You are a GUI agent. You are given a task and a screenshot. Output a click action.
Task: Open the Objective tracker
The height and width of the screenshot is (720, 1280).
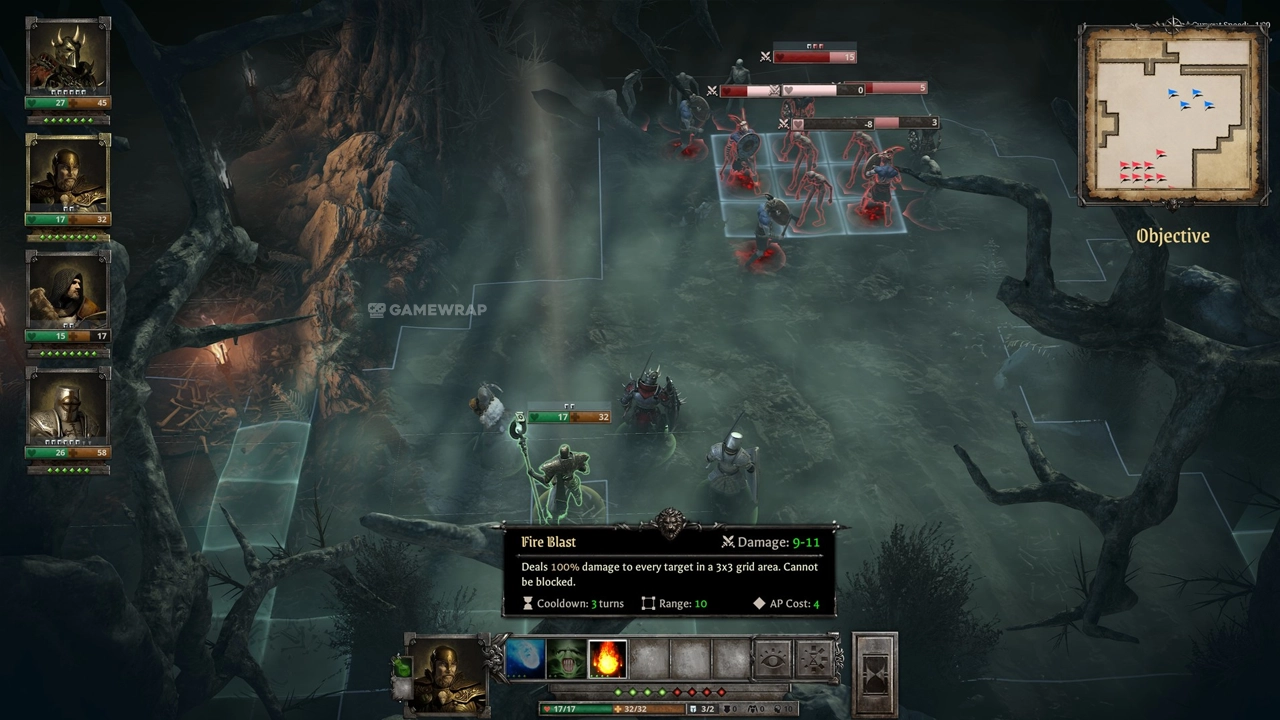pos(1173,236)
